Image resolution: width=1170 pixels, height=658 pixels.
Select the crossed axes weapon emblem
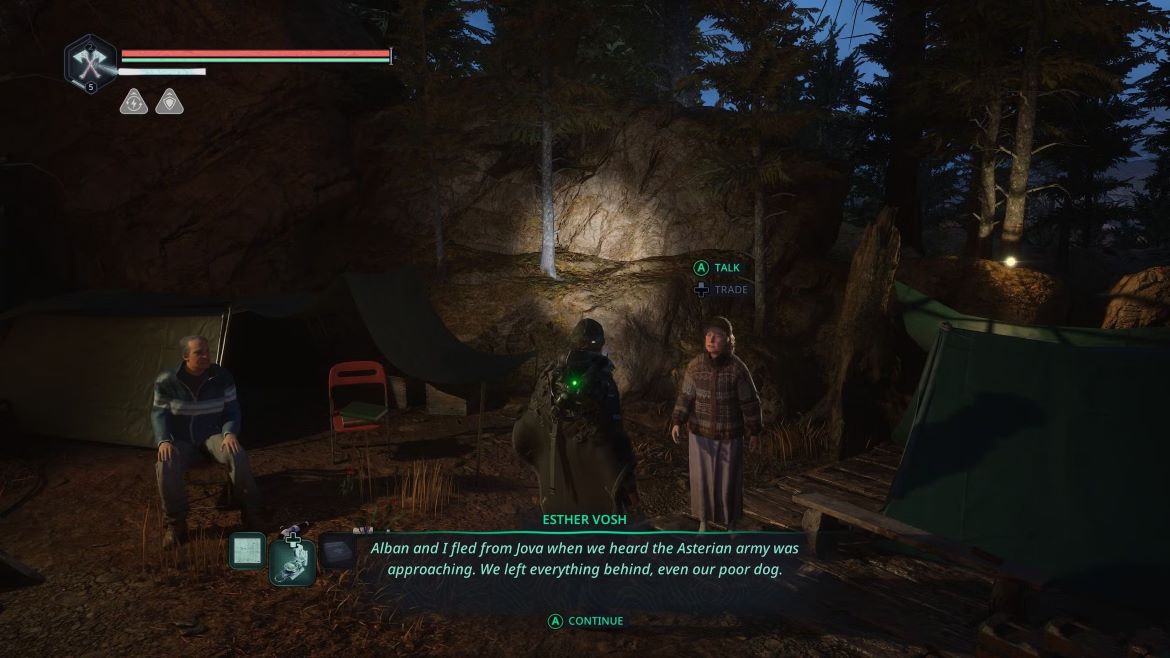click(x=91, y=63)
